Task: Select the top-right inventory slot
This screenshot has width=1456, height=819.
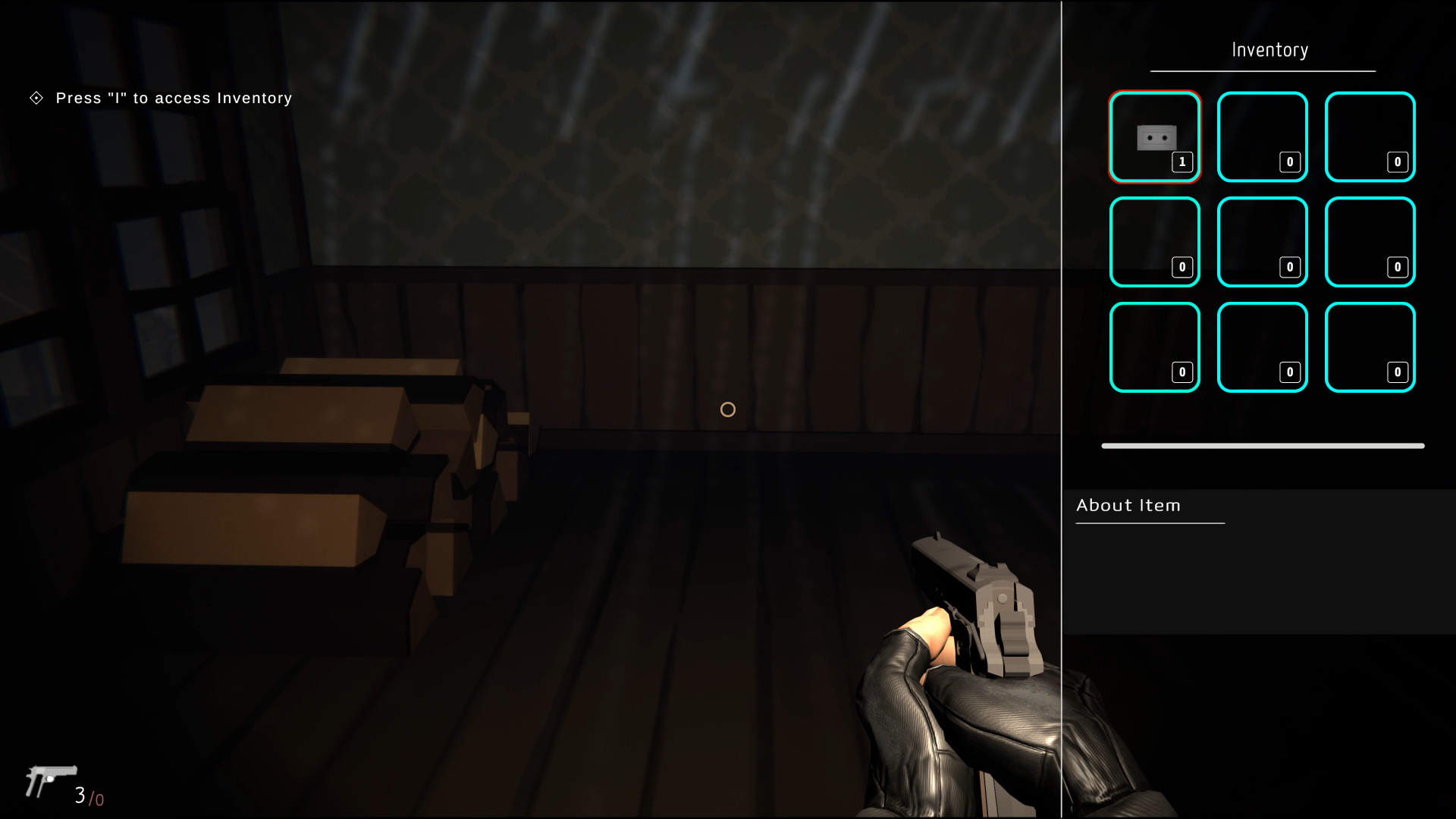Action: click(1370, 136)
